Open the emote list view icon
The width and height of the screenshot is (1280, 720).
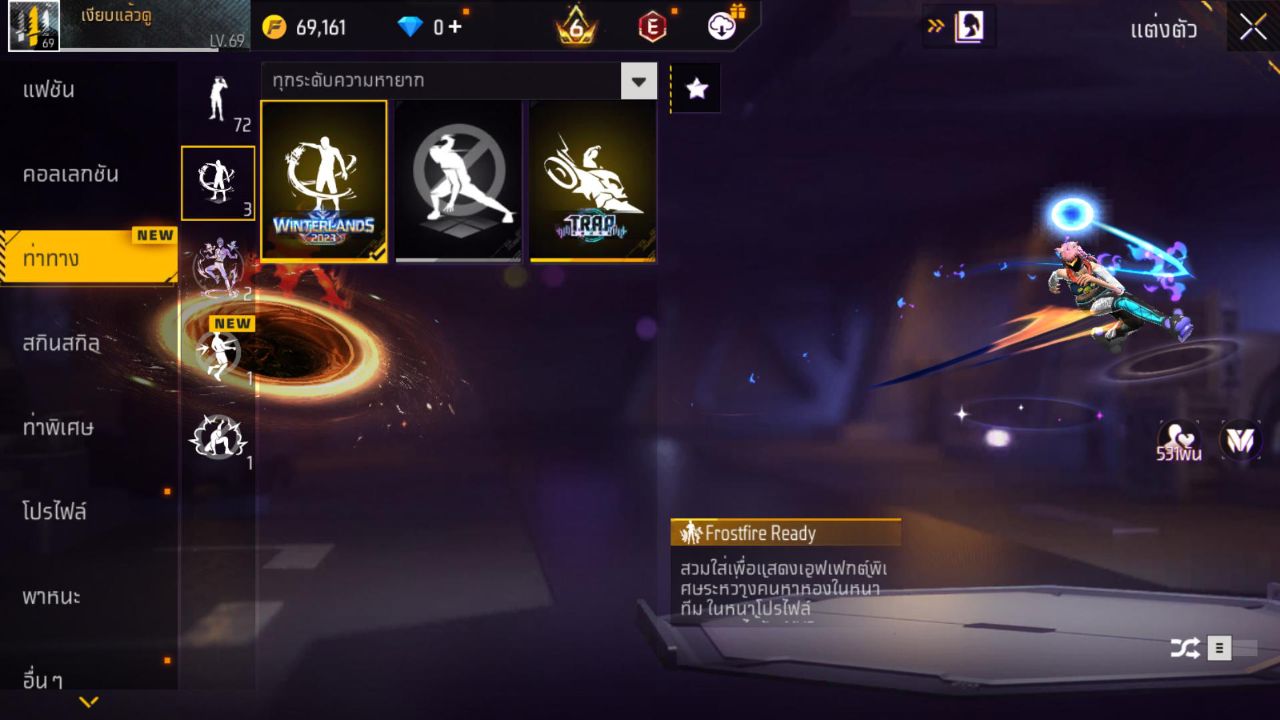click(x=1220, y=647)
